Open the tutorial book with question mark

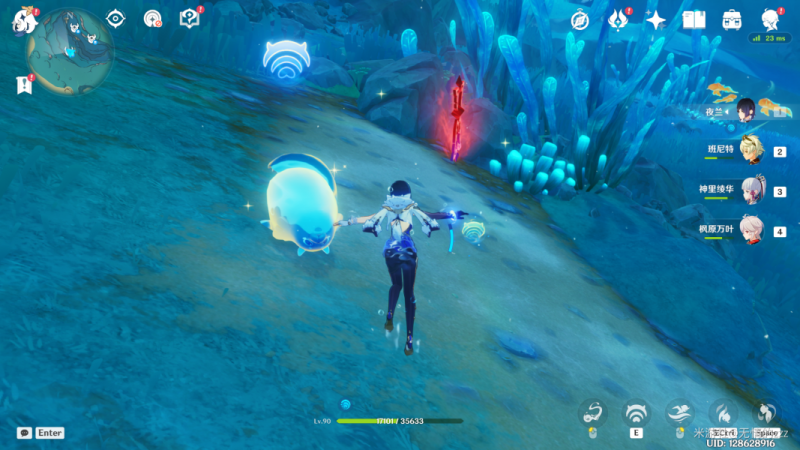(x=189, y=19)
